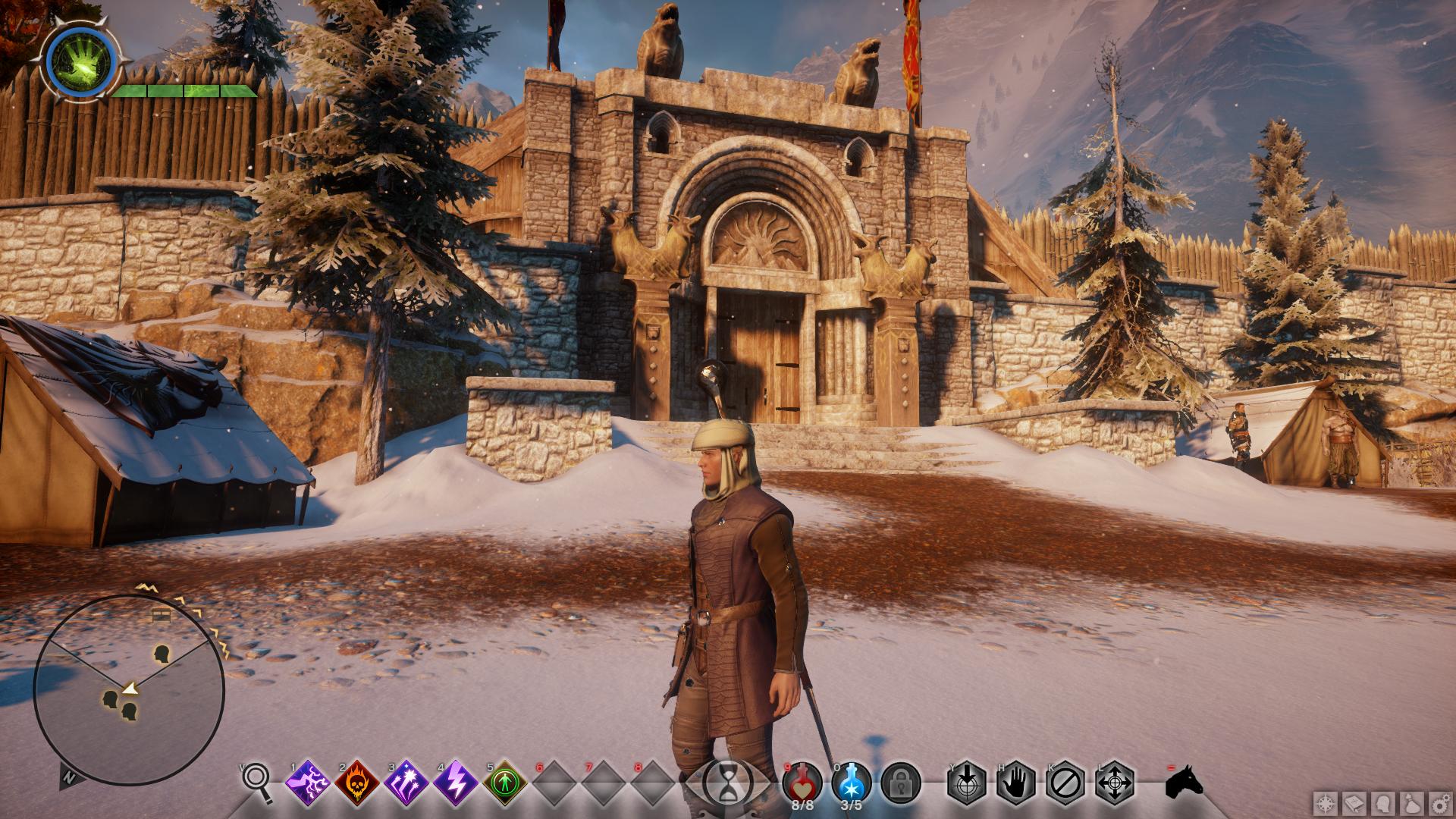Use the blue potion with 3/5 charges
1456x819 pixels.
[x=852, y=781]
